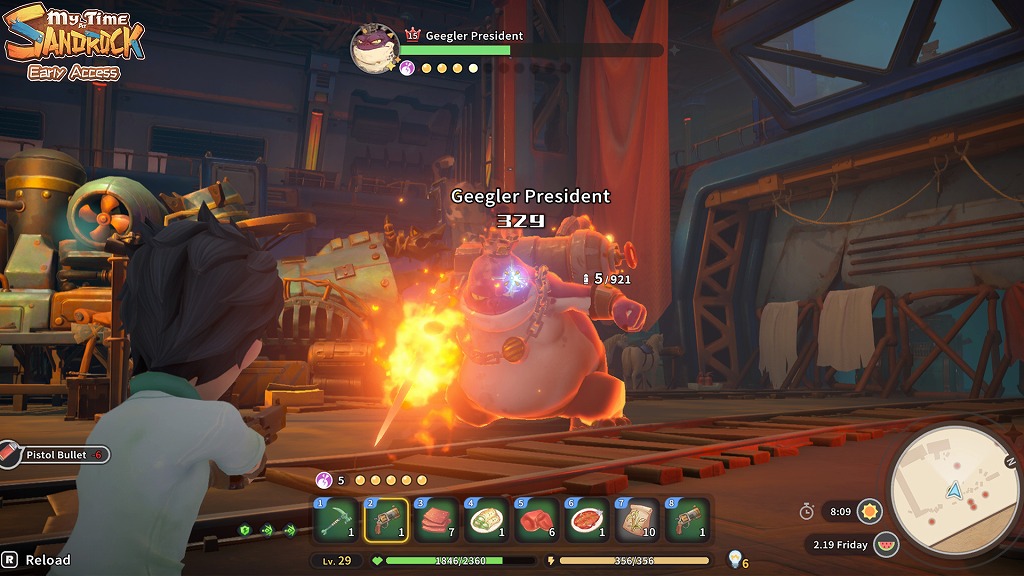
Task: Select the pickhammer in hotbar slot 1
Action: 336,520
